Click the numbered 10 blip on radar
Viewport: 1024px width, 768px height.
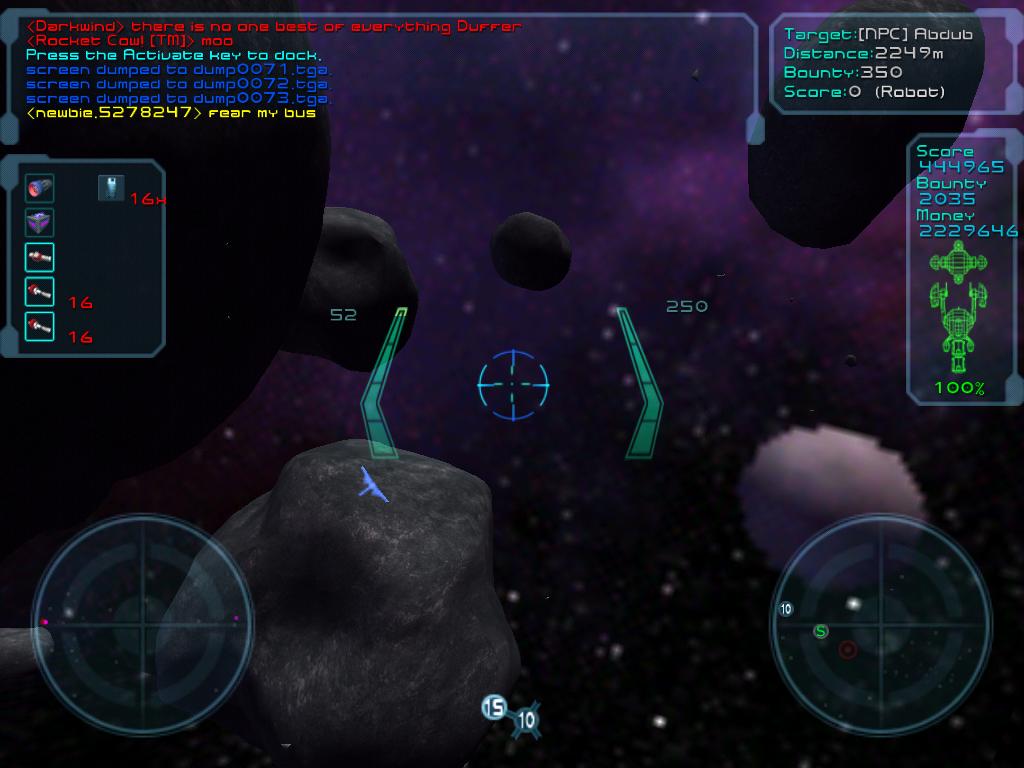click(786, 608)
